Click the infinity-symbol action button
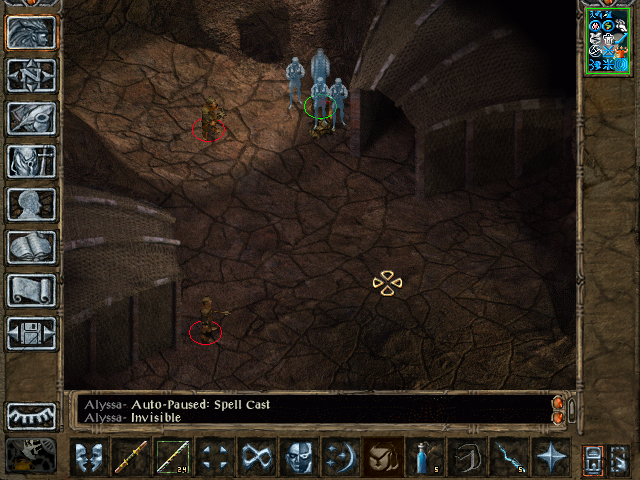This screenshot has height=480, width=640. [256, 457]
